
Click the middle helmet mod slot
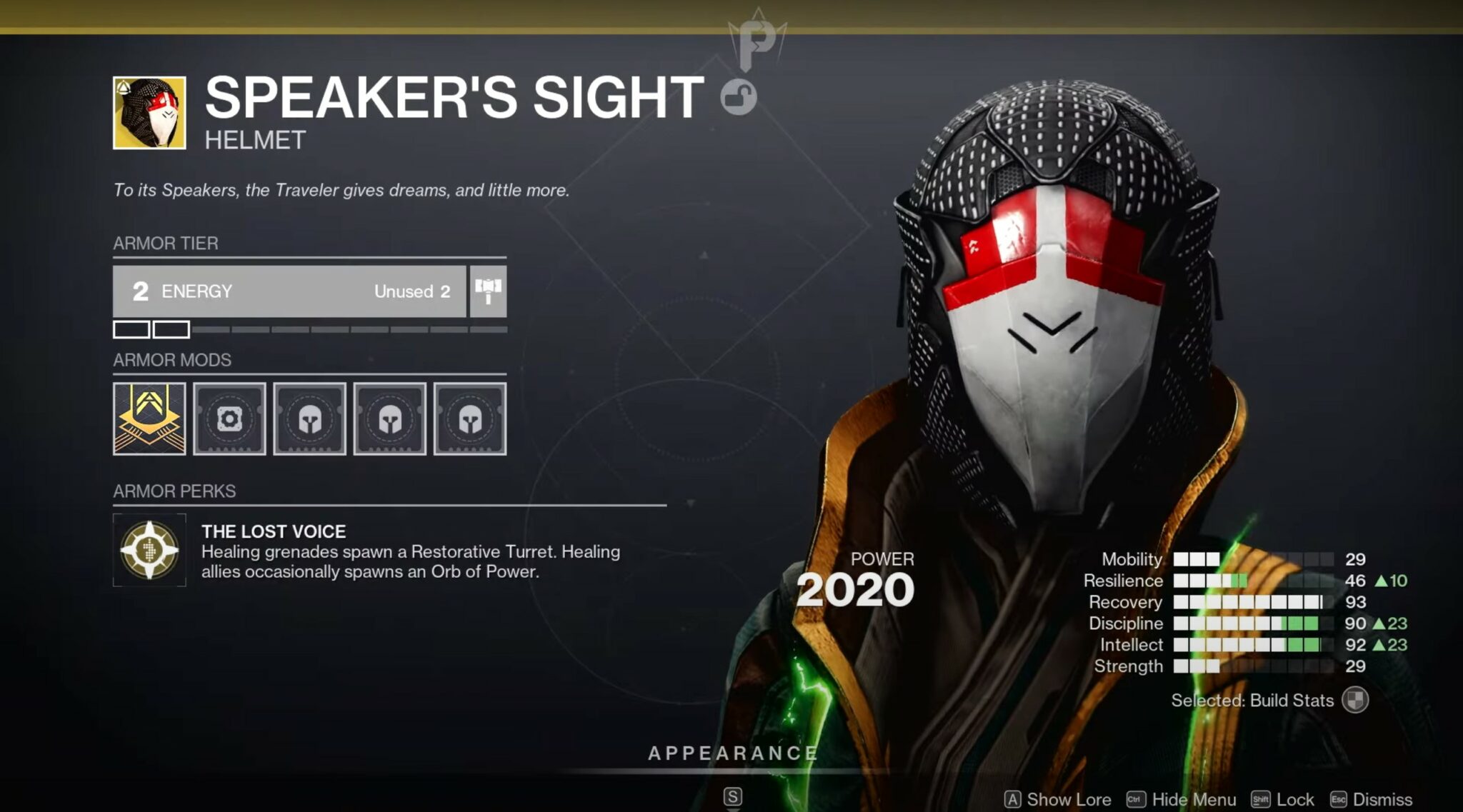391,419
